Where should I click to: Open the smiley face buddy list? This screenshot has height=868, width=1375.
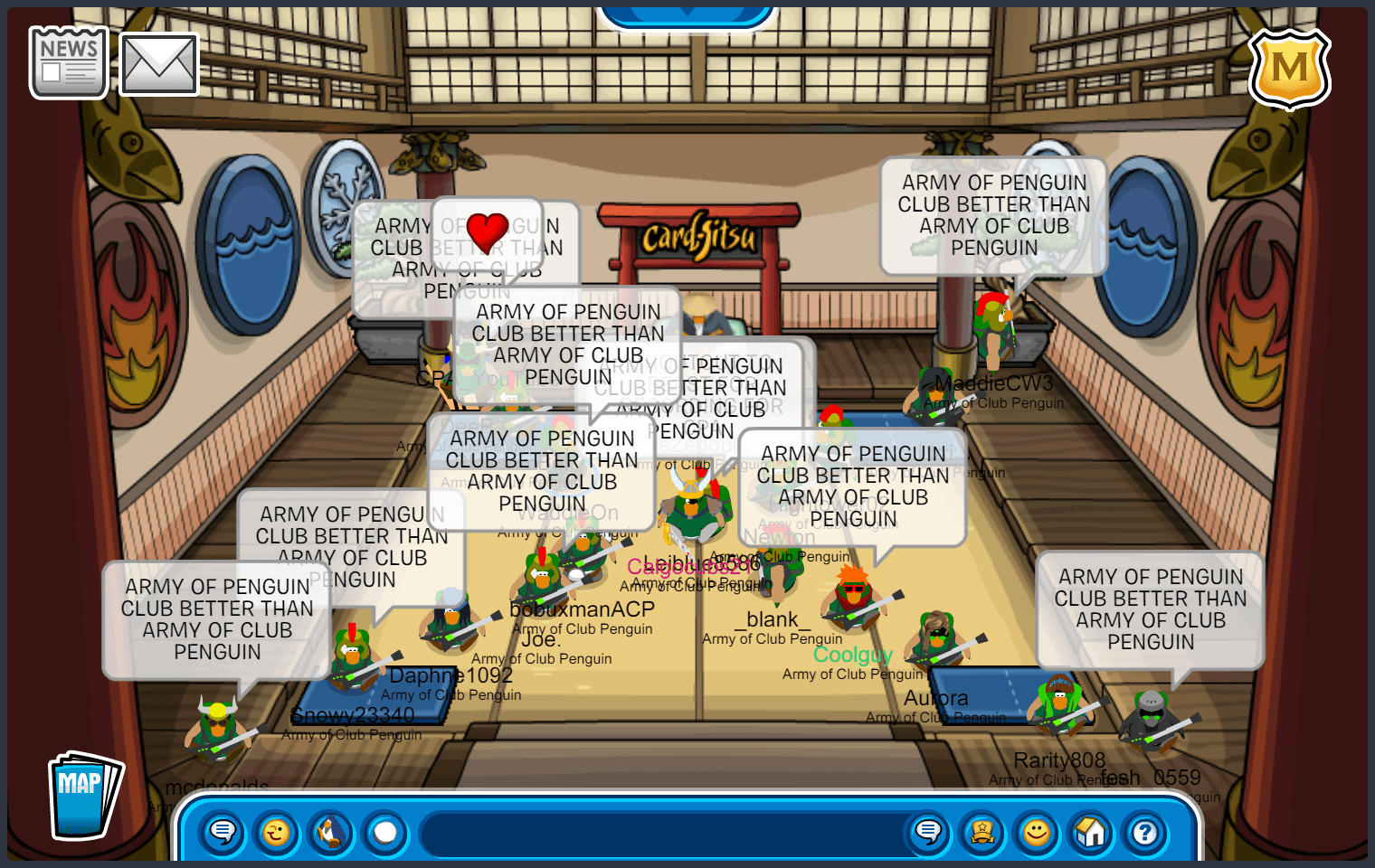(1037, 832)
